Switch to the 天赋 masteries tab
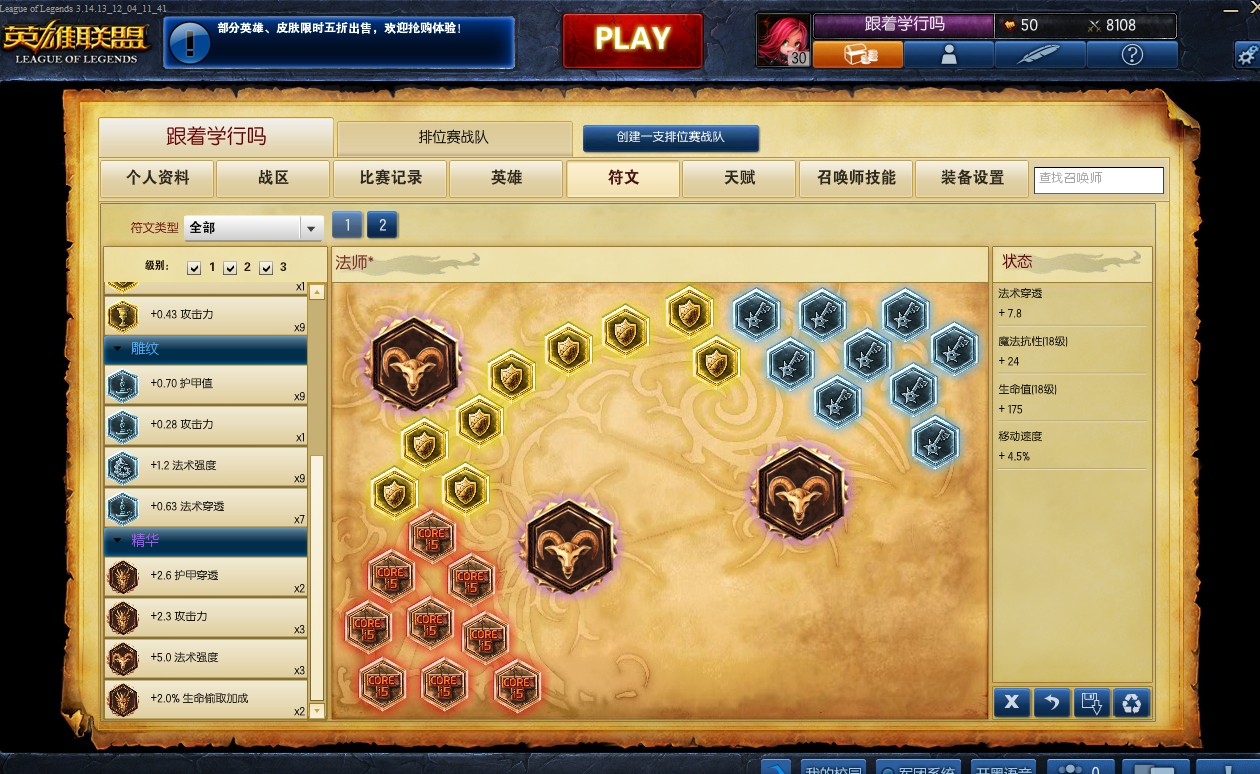Image resolution: width=1260 pixels, height=774 pixels. pos(739,179)
